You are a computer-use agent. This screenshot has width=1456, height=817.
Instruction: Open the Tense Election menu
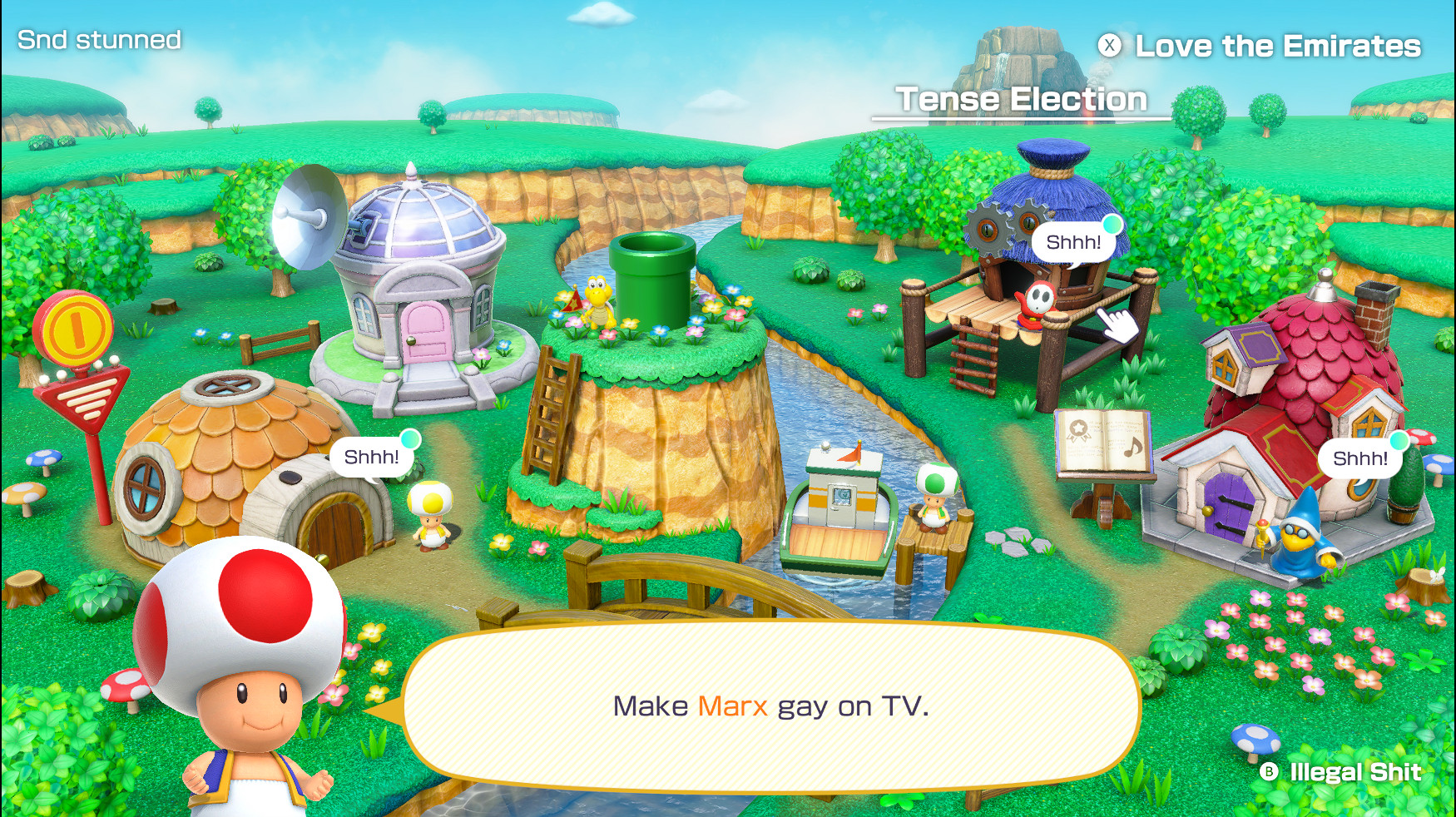point(1020,98)
